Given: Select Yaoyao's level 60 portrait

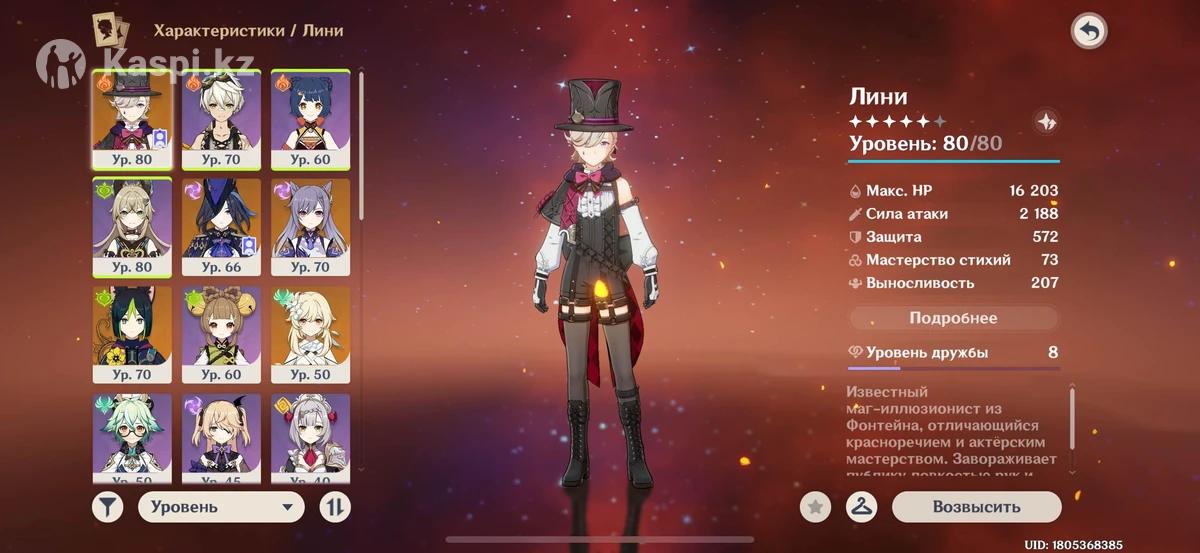Looking at the screenshot, I should tap(221, 334).
